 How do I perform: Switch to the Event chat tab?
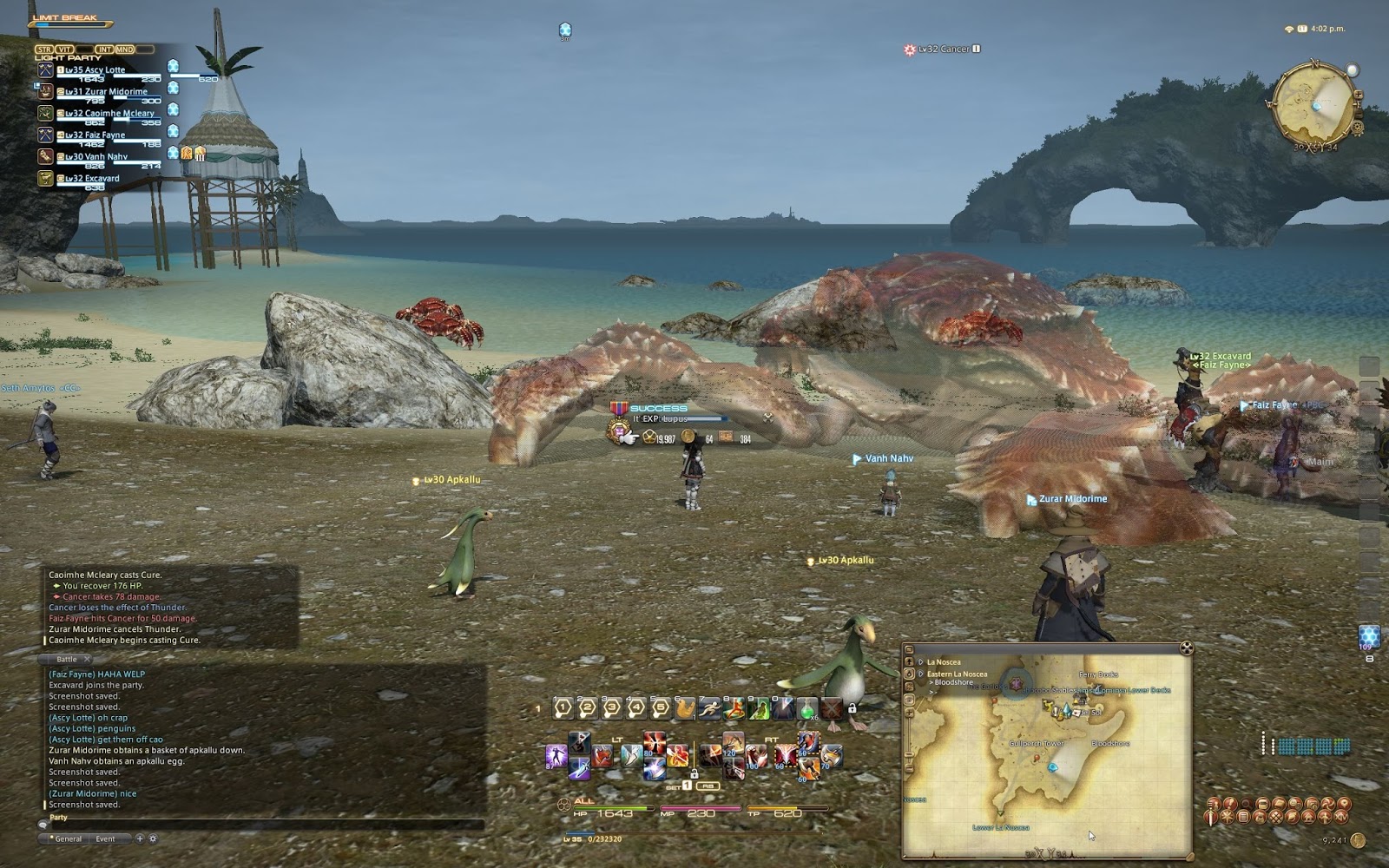[x=105, y=838]
